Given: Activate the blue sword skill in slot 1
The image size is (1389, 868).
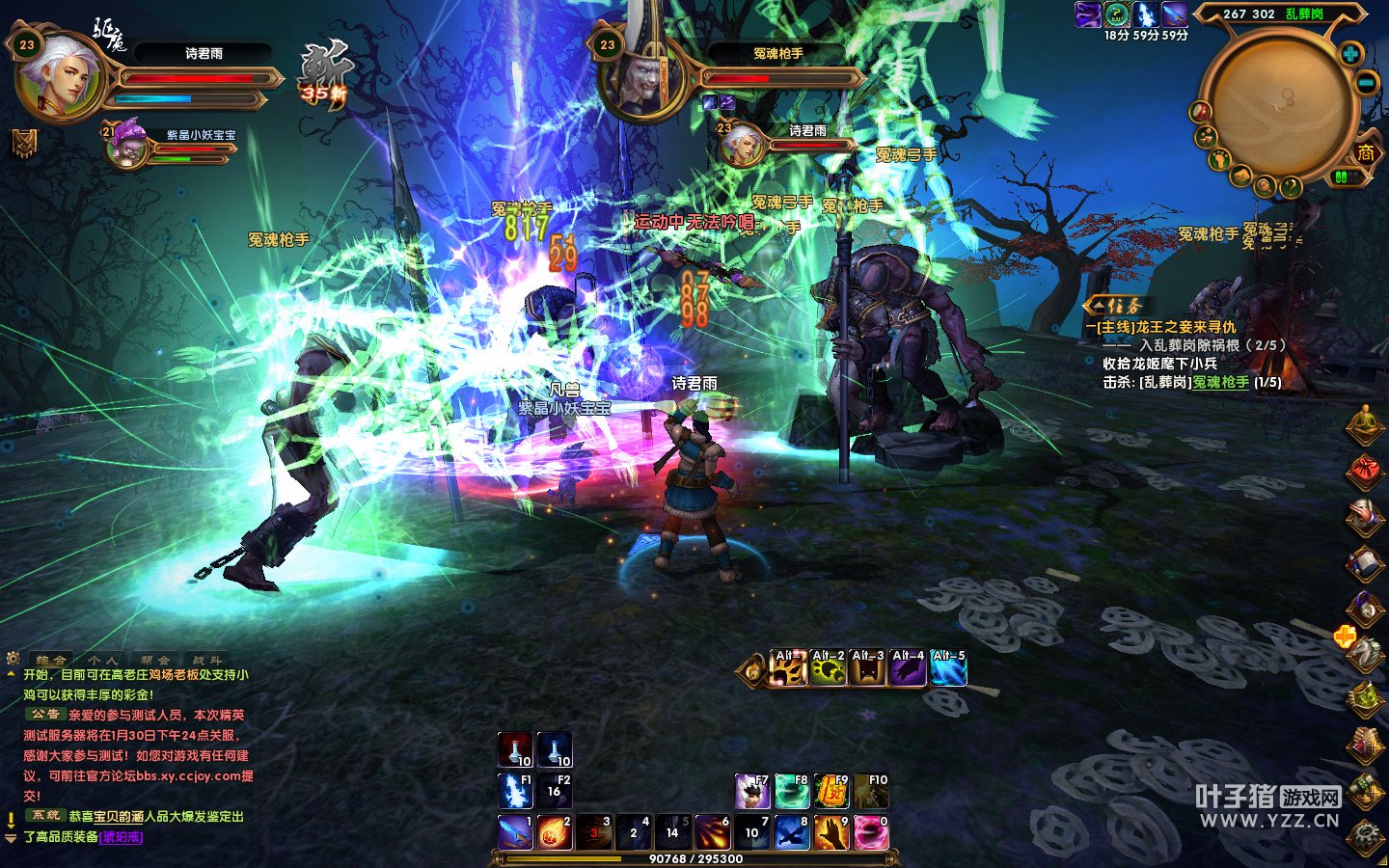Looking at the screenshot, I should [515, 831].
